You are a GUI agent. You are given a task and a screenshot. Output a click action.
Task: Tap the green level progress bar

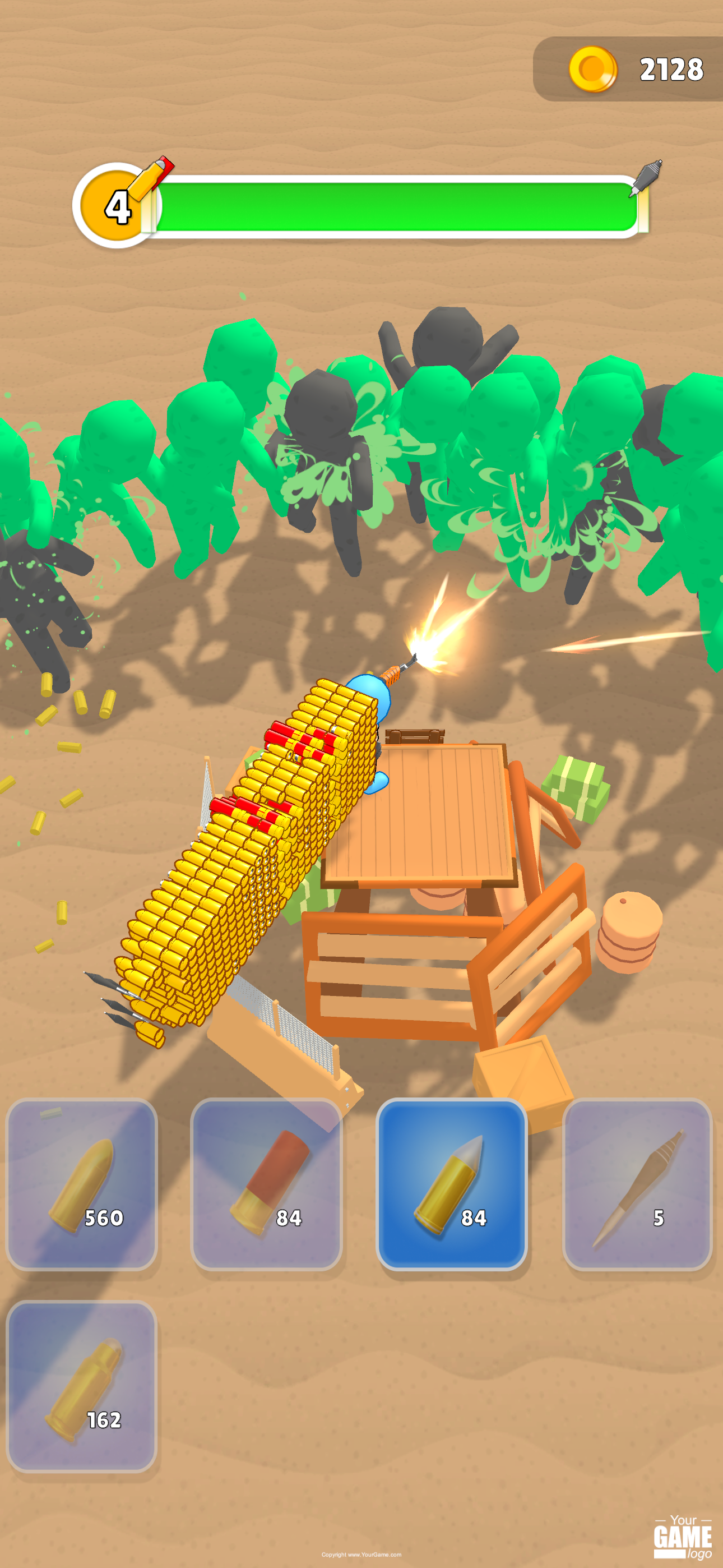tap(396, 204)
